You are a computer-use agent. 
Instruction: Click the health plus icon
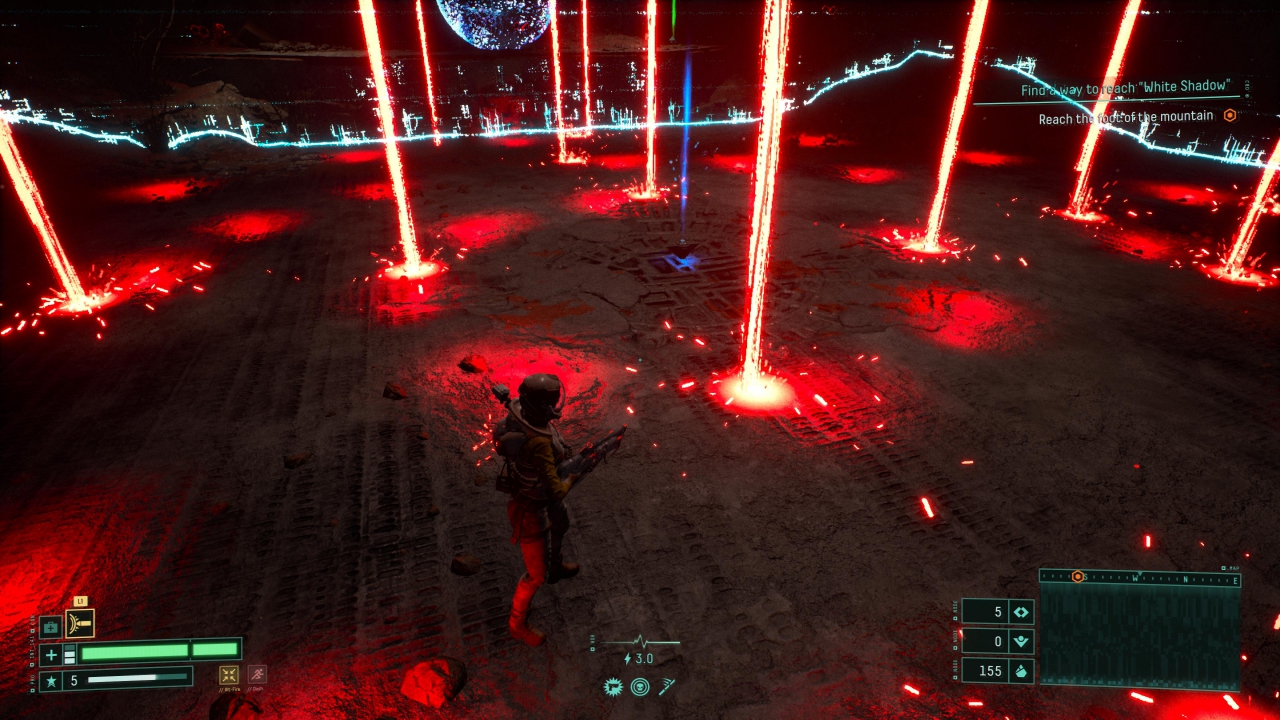[51, 655]
